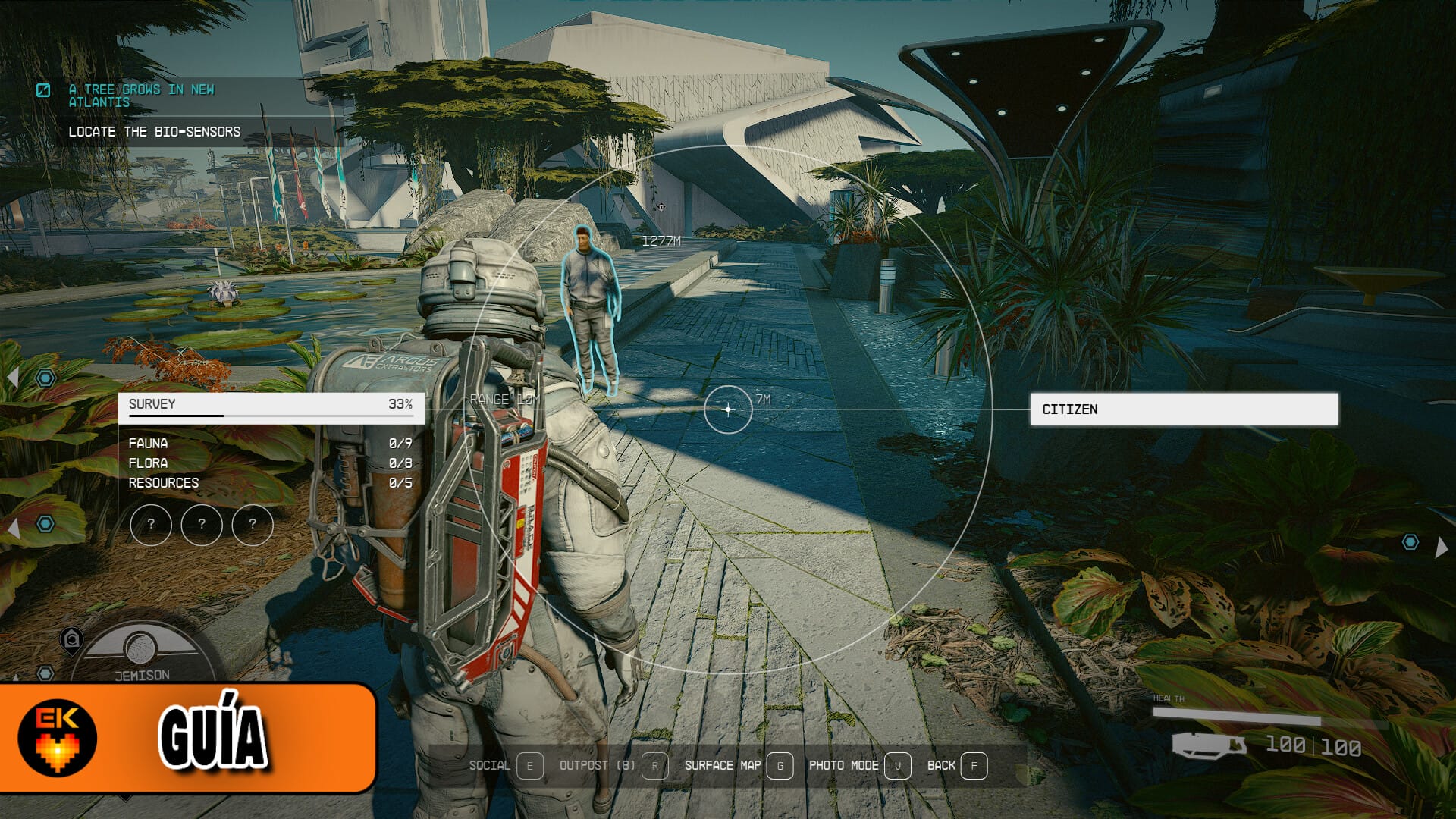Viewport: 1456px width, 819px height.
Task: Click the hexagon marker beside the right-pointing arrow
Action: coord(1410,542)
